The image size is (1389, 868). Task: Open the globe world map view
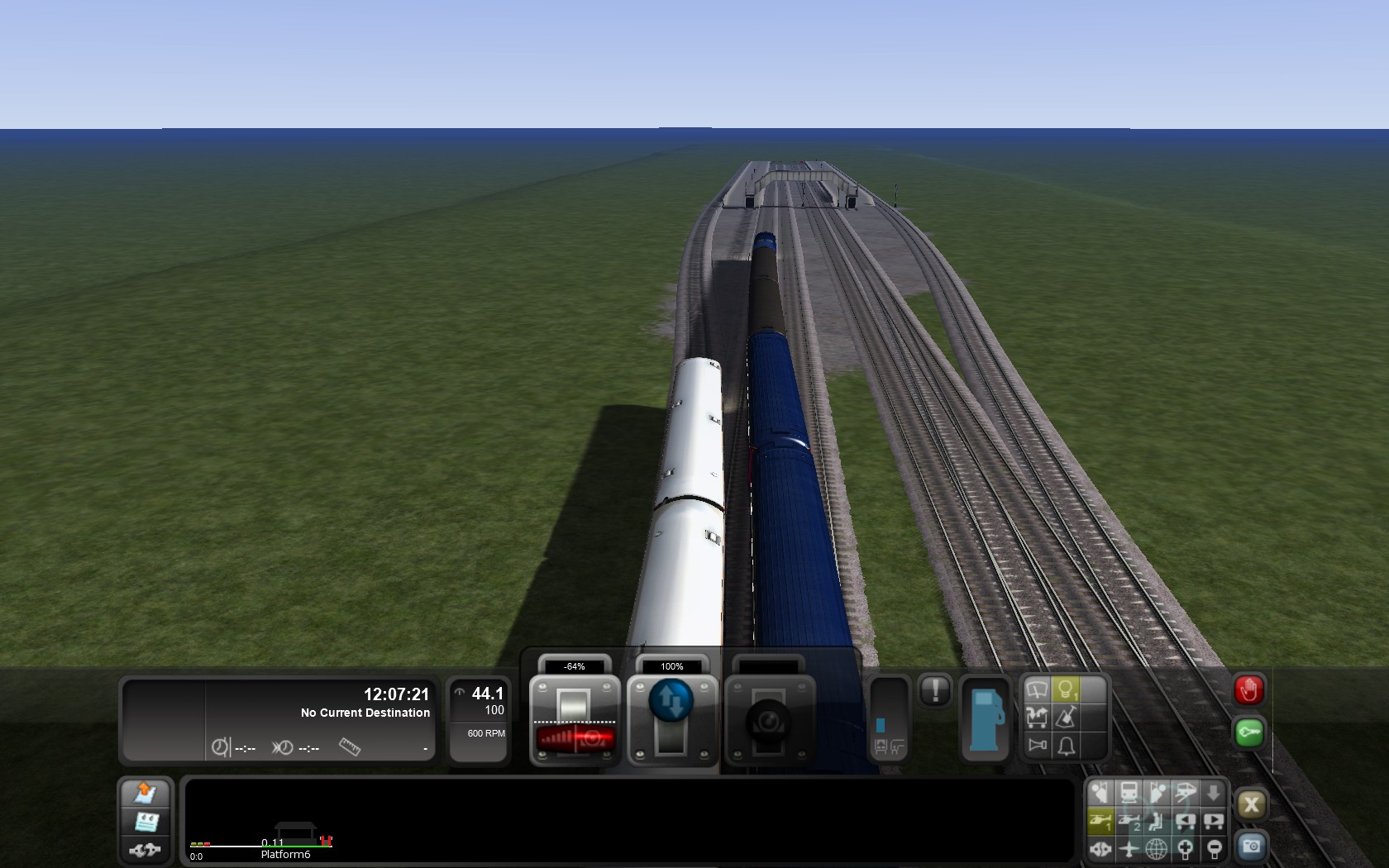coord(1157,848)
